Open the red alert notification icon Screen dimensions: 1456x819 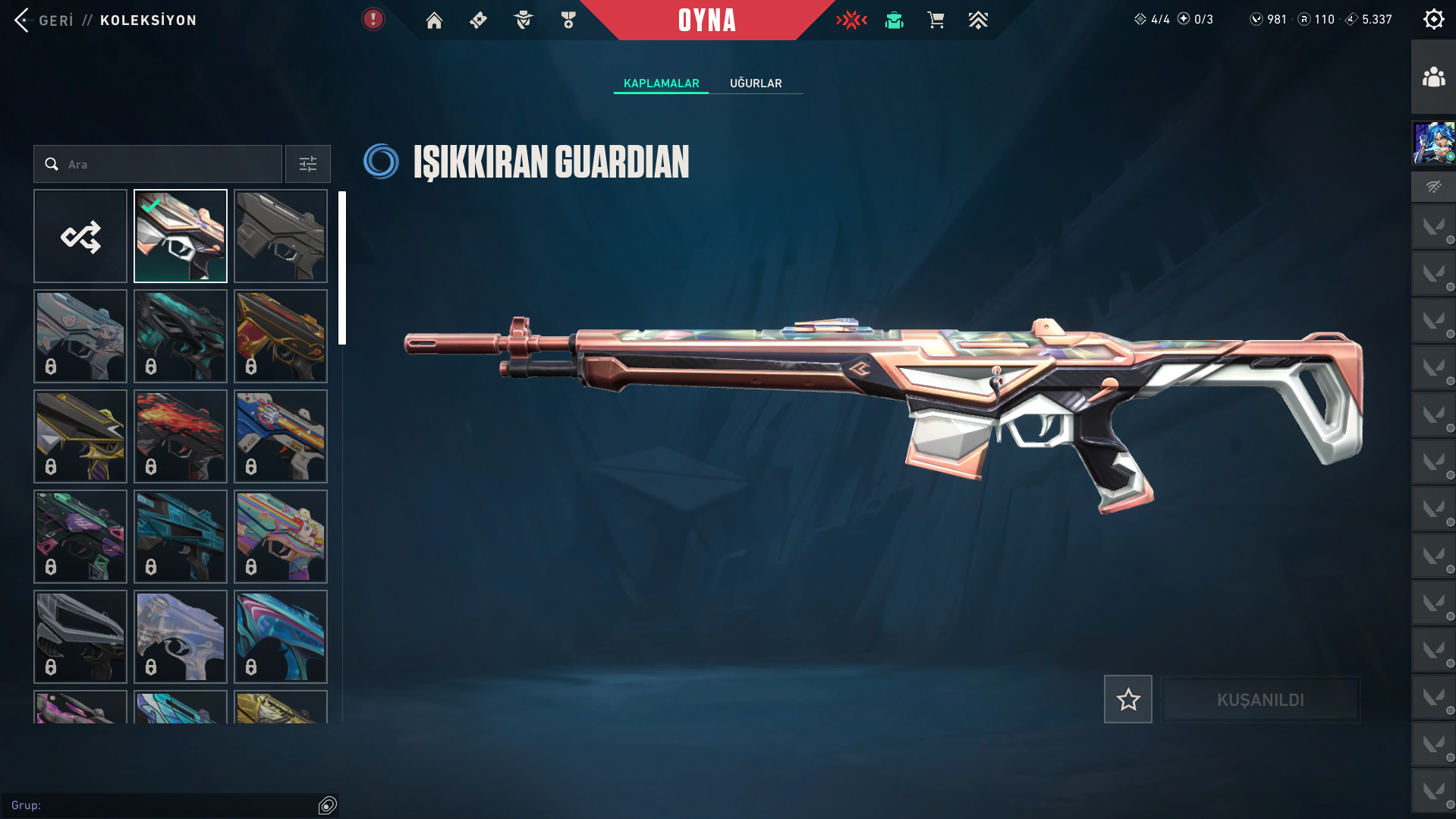373,20
